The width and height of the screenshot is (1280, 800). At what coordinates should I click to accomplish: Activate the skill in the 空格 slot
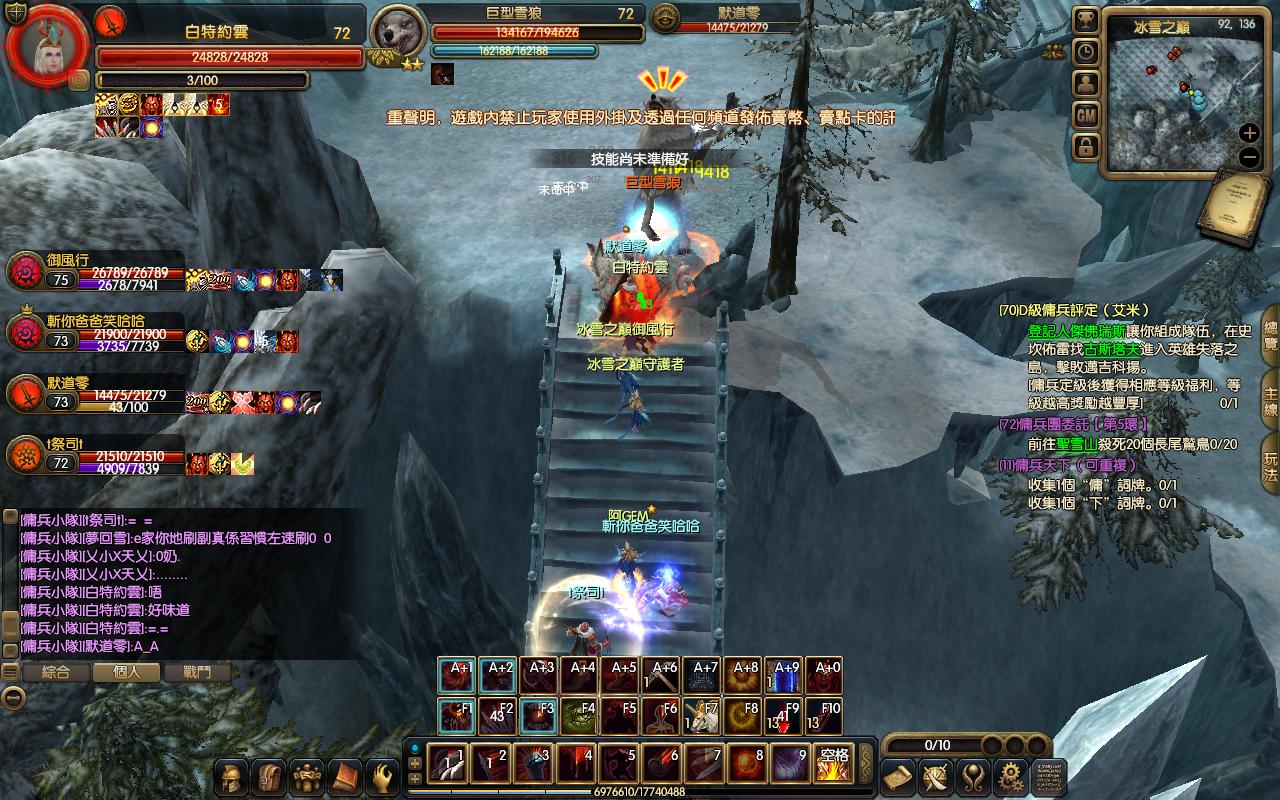point(833,765)
